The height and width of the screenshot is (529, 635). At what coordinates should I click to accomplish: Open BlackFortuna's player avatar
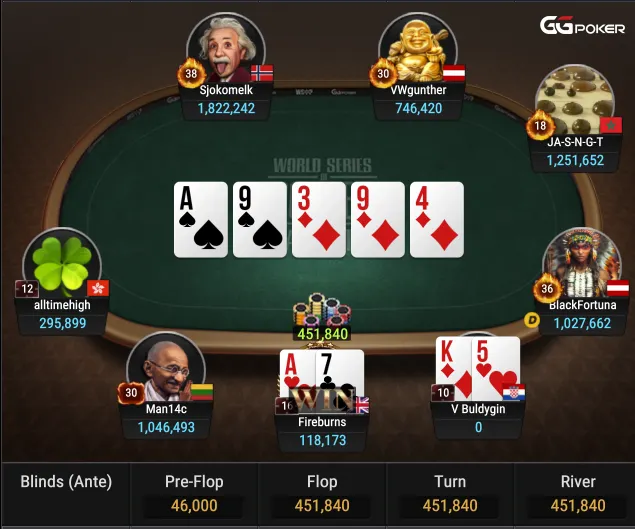[x=581, y=264]
